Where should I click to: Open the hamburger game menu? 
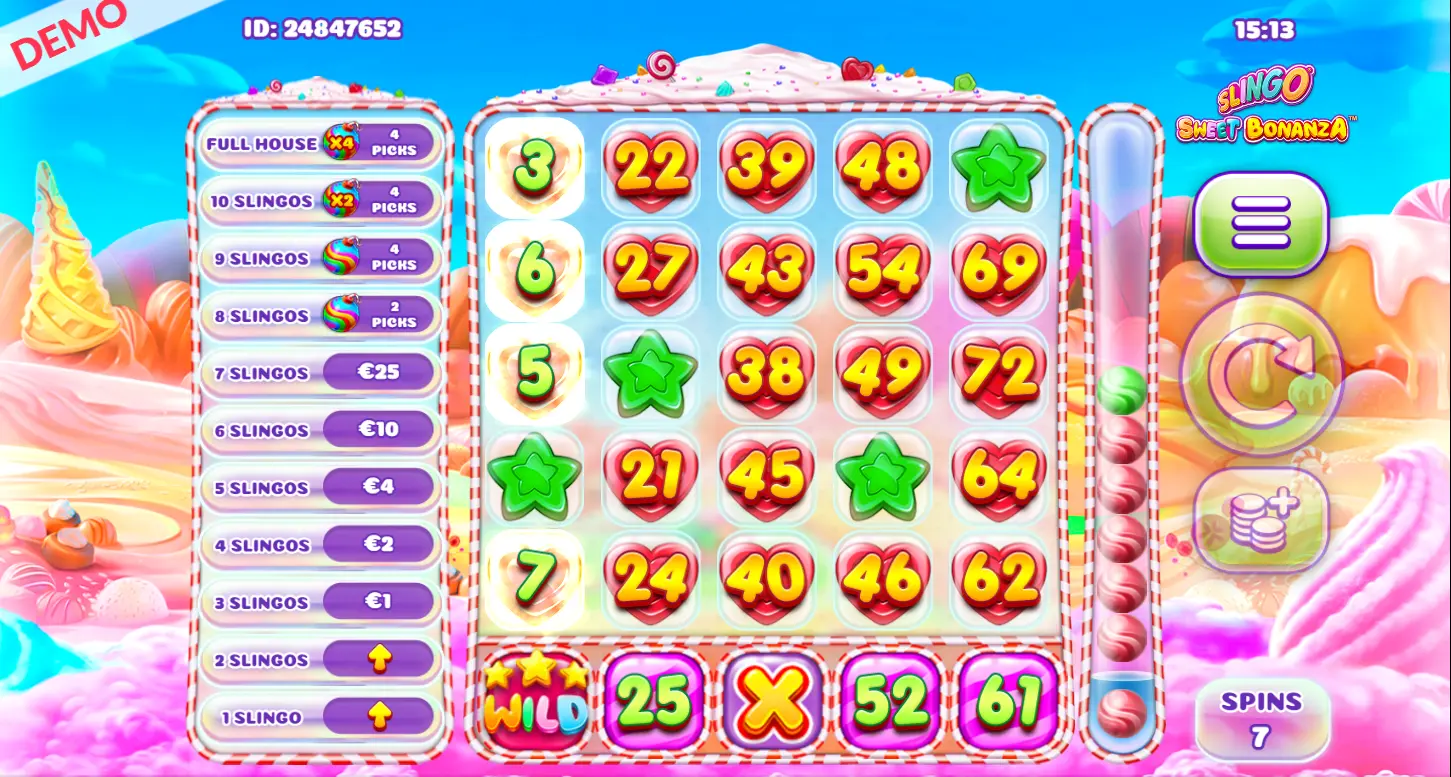click(x=1262, y=222)
